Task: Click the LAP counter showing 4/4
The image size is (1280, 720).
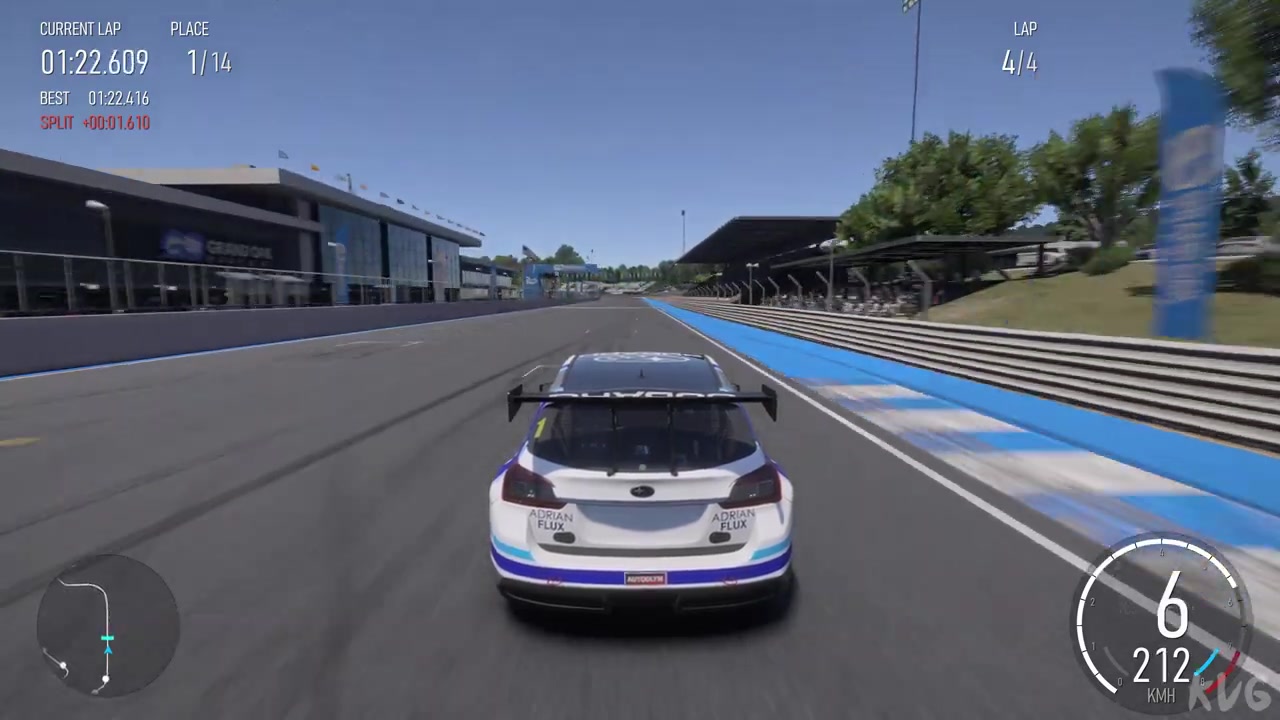Action: click(x=1019, y=63)
